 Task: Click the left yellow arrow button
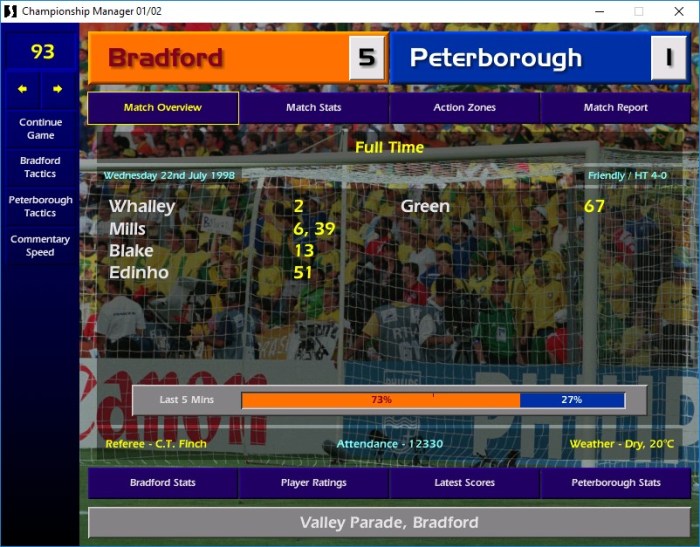tap(22, 89)
